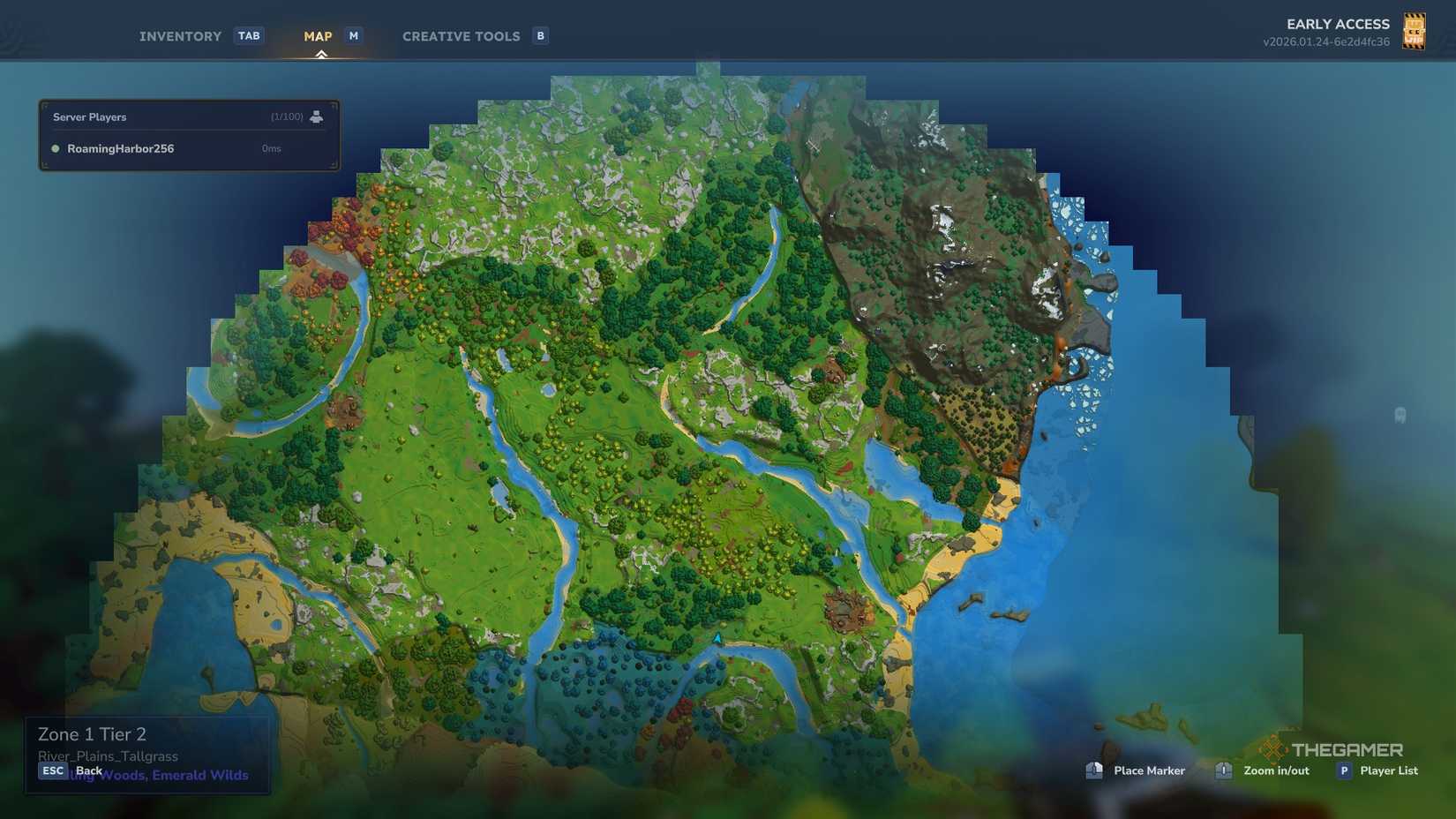
Task: Click the B keybind badge beside Creative Tools
Action: pyautogui.click(x=539, y=36)
